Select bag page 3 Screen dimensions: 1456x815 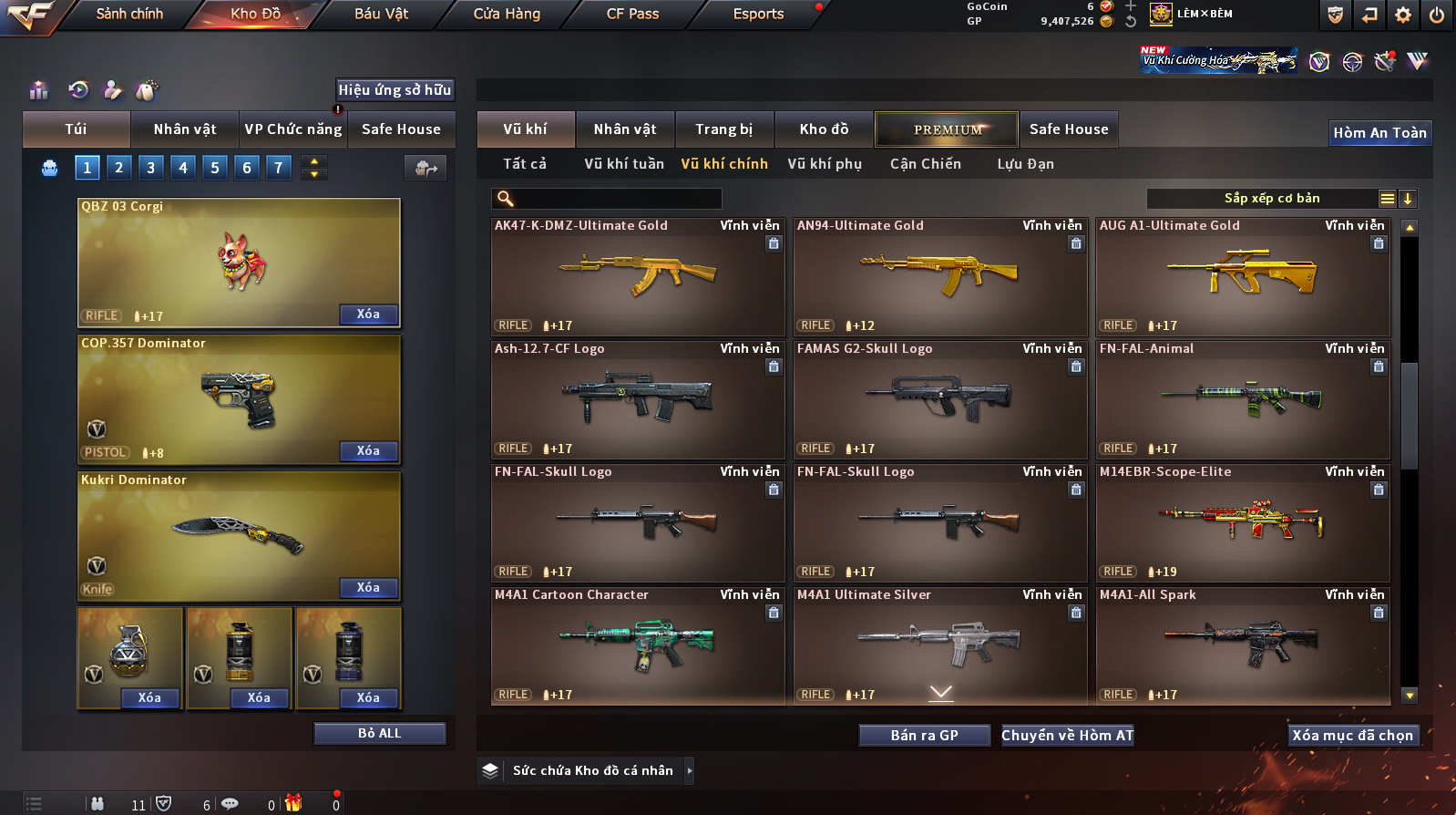pyautogui.click(x=151, y=167)
